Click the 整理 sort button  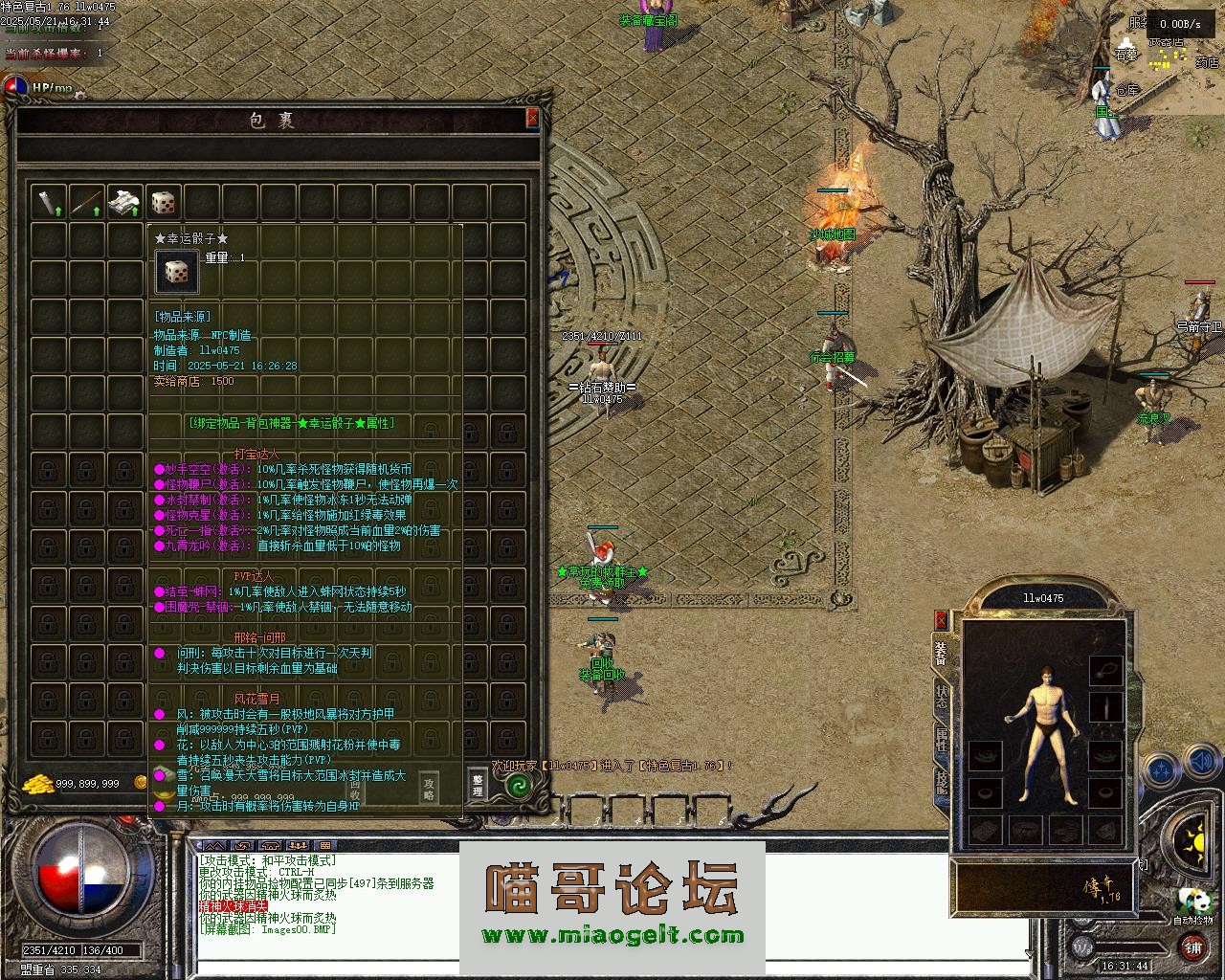tap(478, 784)
